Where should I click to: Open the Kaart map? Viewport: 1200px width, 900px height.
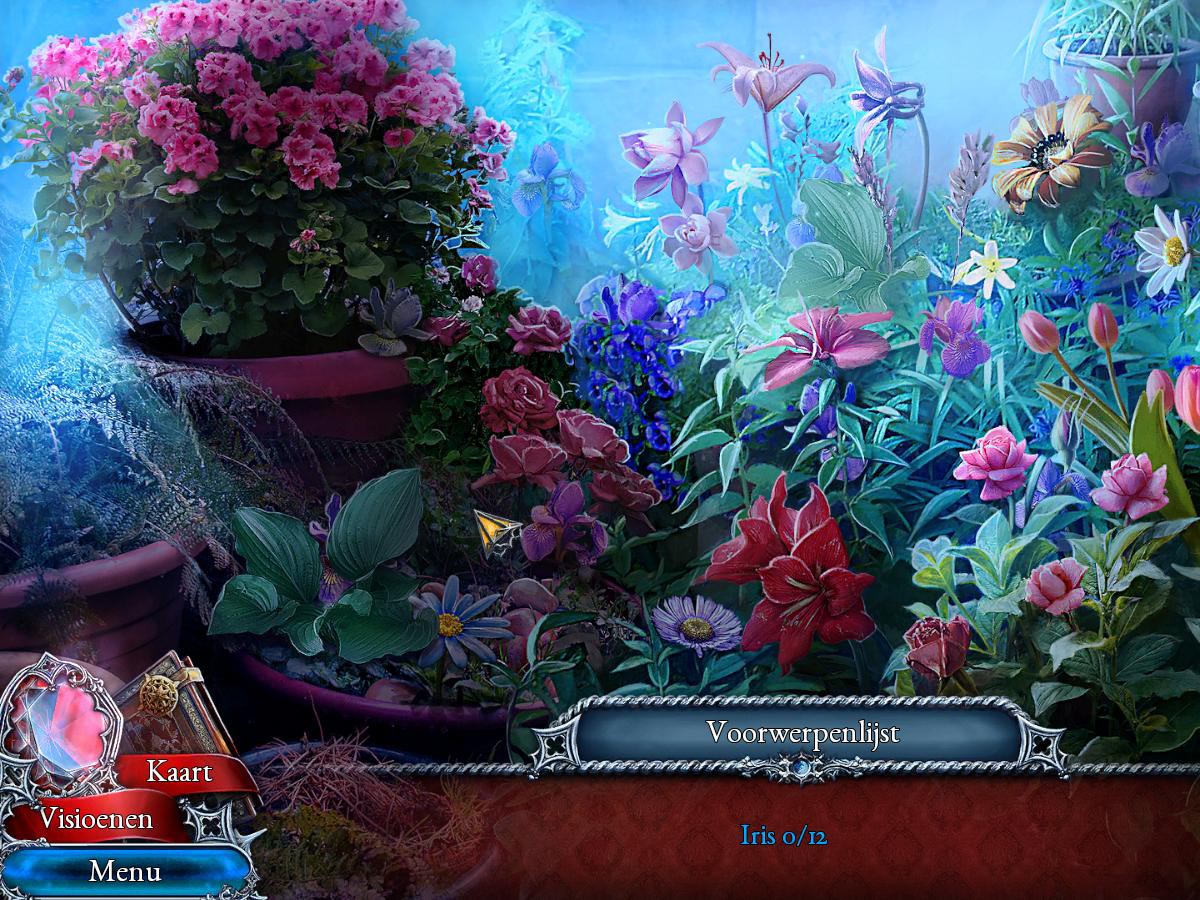[x=180, y=772]
